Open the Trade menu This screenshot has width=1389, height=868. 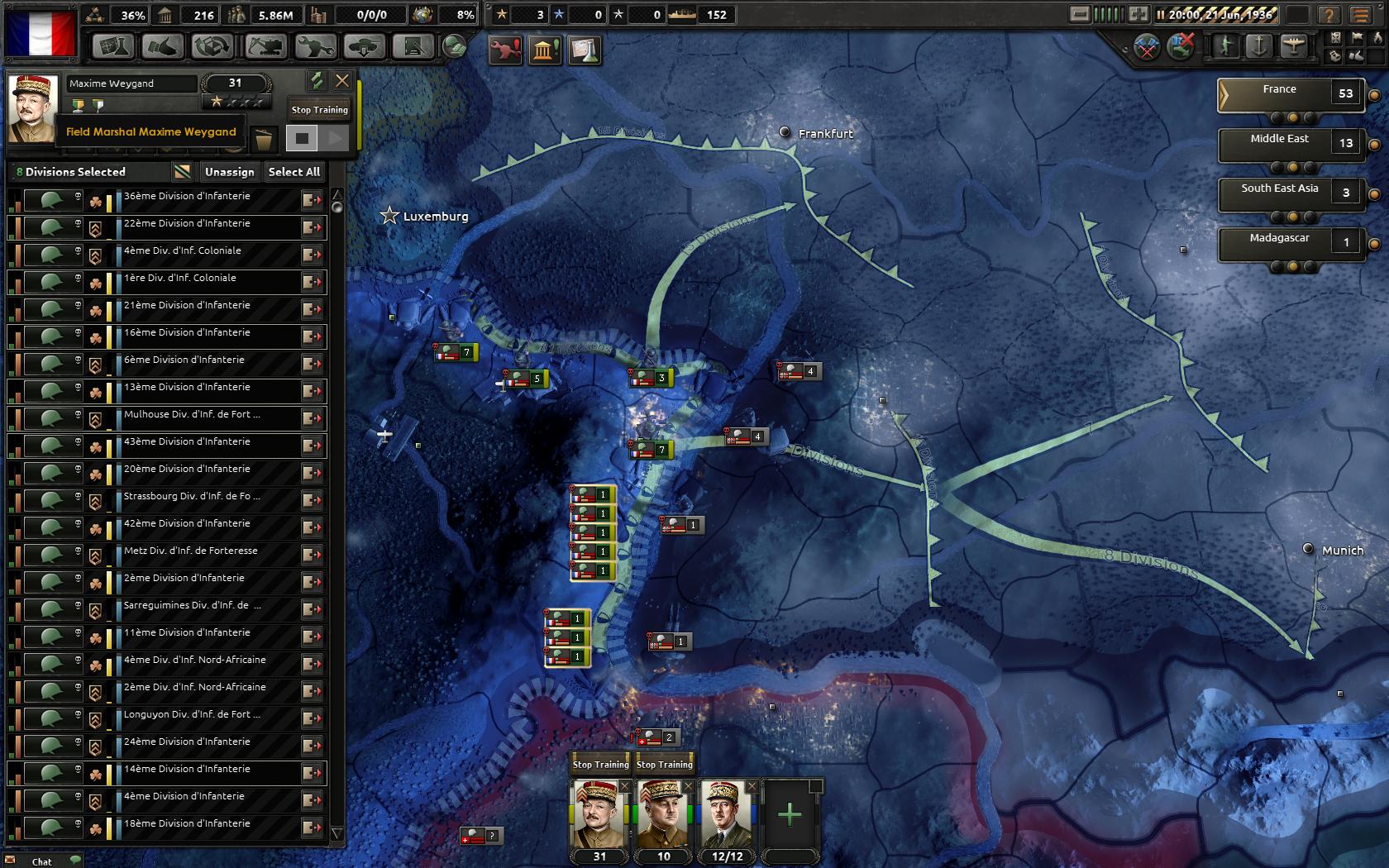pyautogui.click(x=212, y=48)
